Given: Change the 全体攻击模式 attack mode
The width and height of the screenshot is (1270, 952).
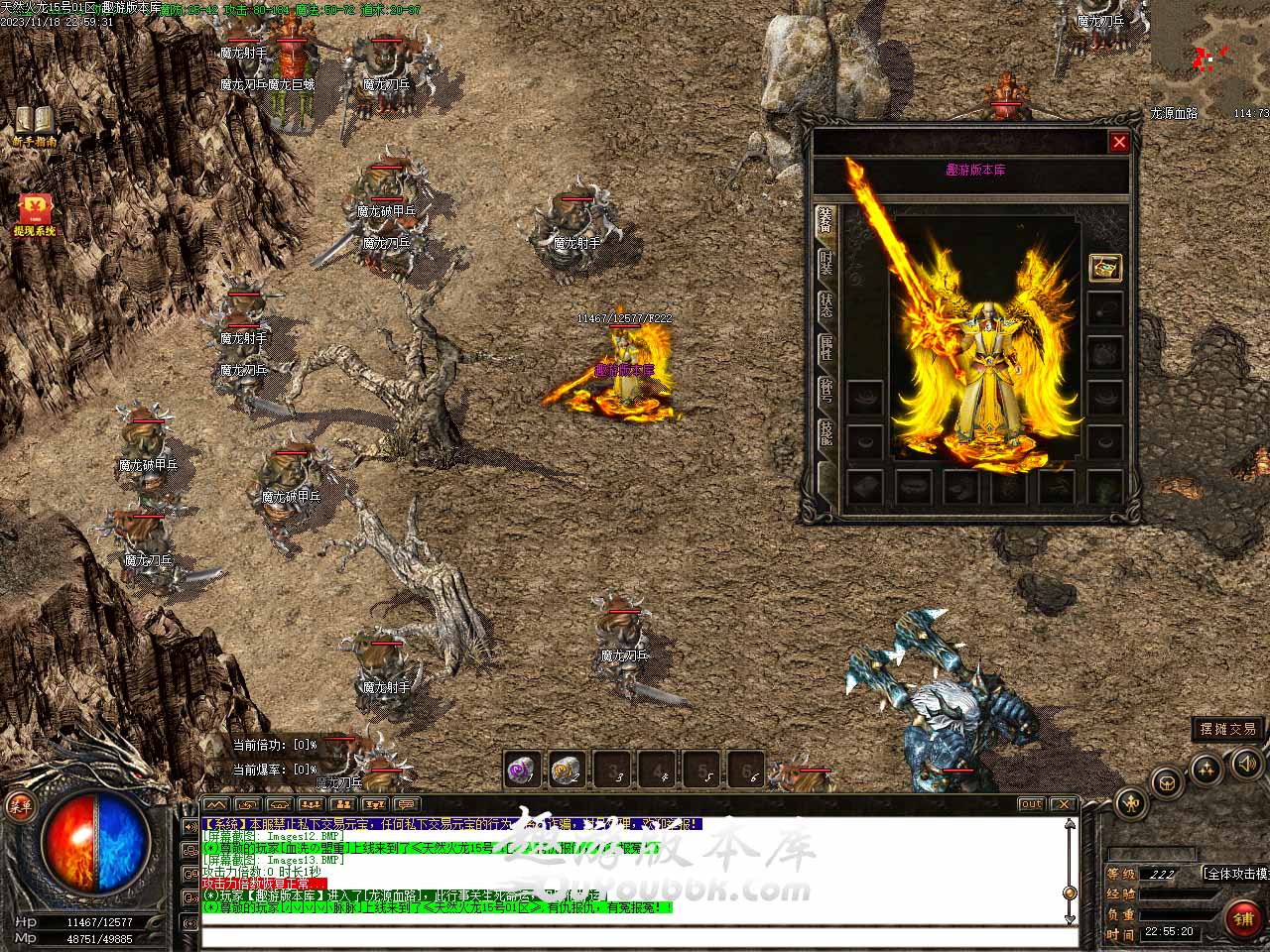Looking at the screenshot, I should pos(1235,874).
